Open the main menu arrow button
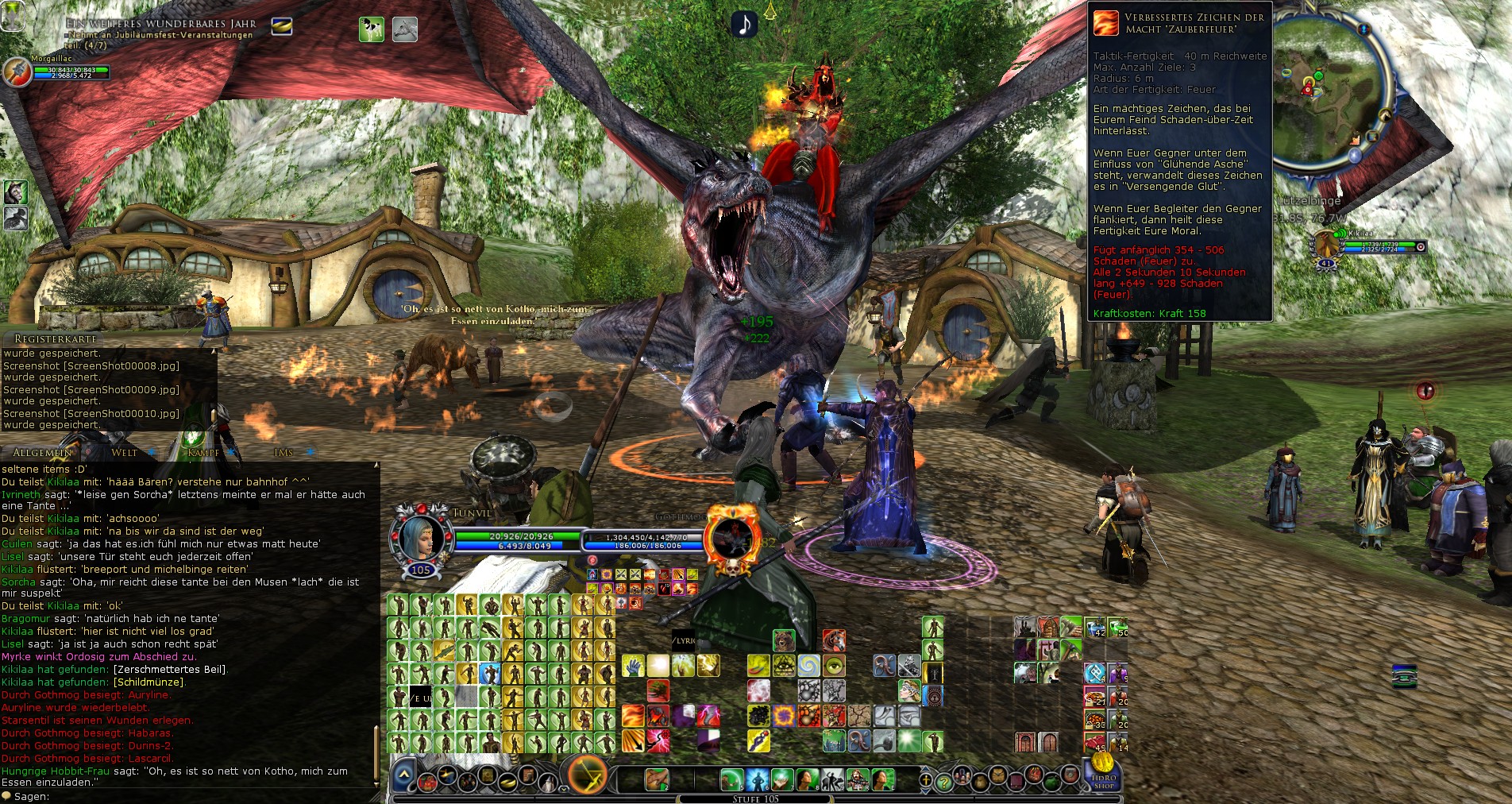Image resolution: width=1512 pixels, height=804 pixels. click(404, 775)
